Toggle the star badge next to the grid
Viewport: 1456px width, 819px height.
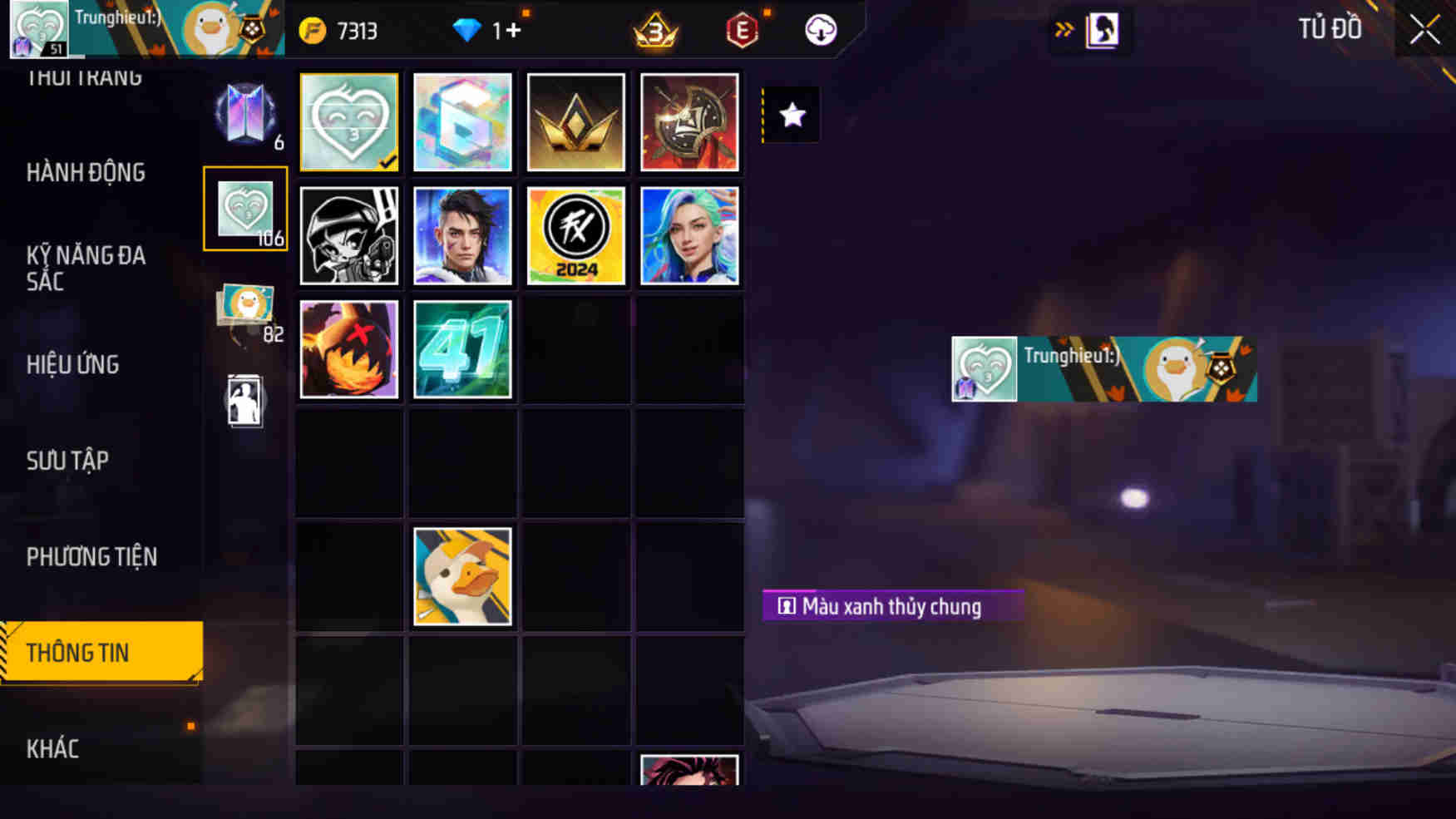(789, 116)
